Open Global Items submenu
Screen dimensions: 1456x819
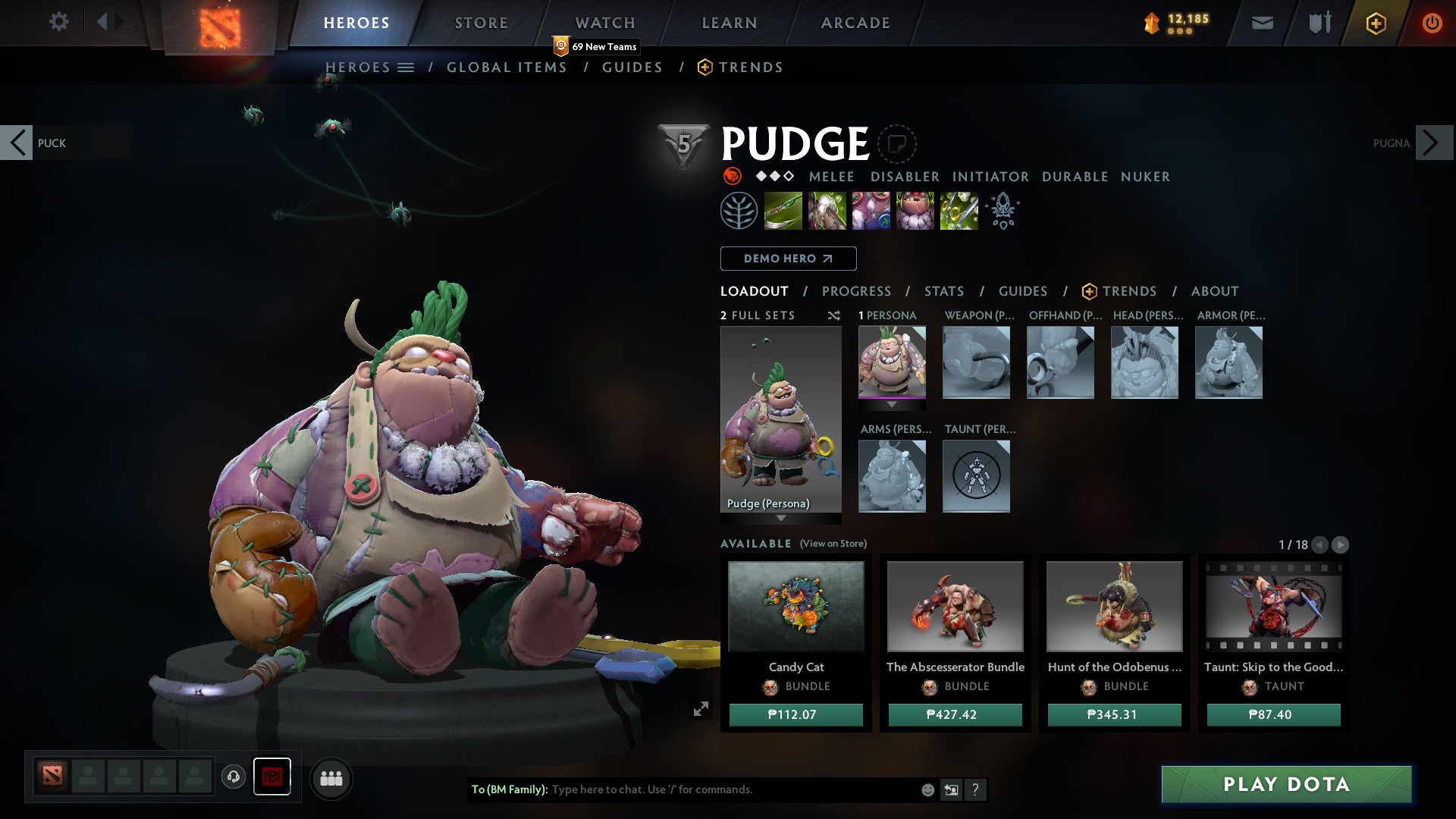coord(507,67)
